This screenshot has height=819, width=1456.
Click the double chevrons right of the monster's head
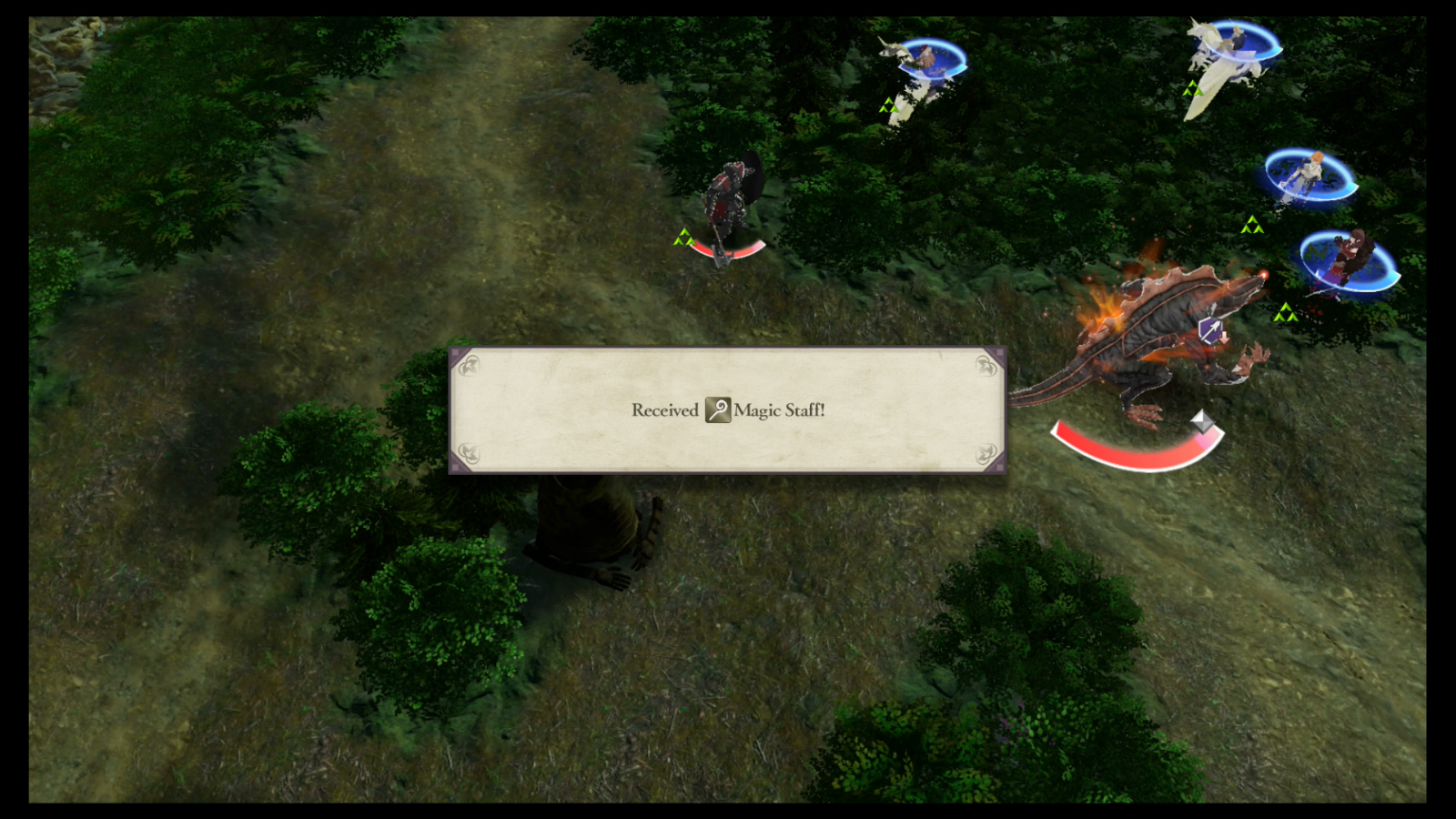[1287, 313]
